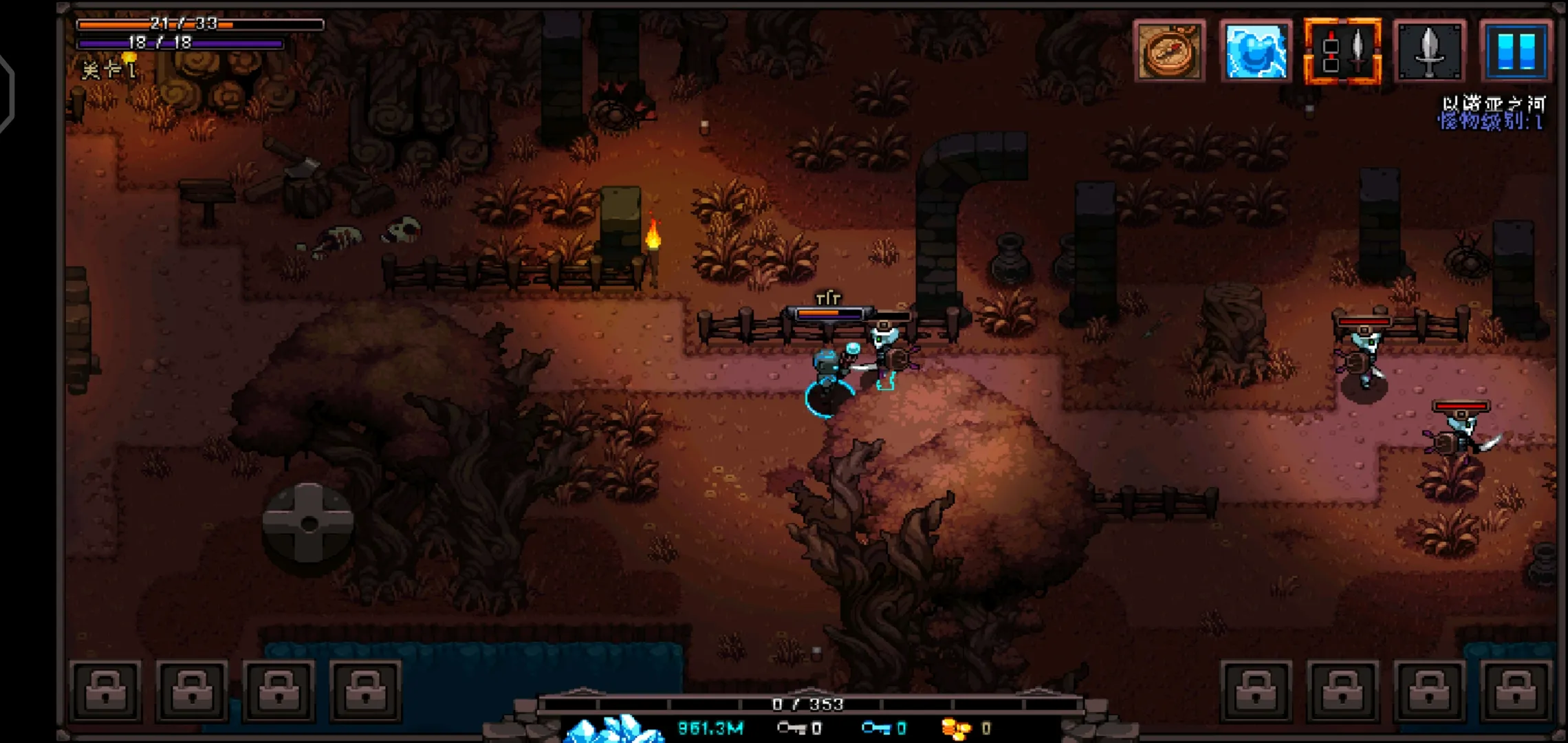Select the highlighted orange-framed weapon swap icon

(x=1342, y=51)
